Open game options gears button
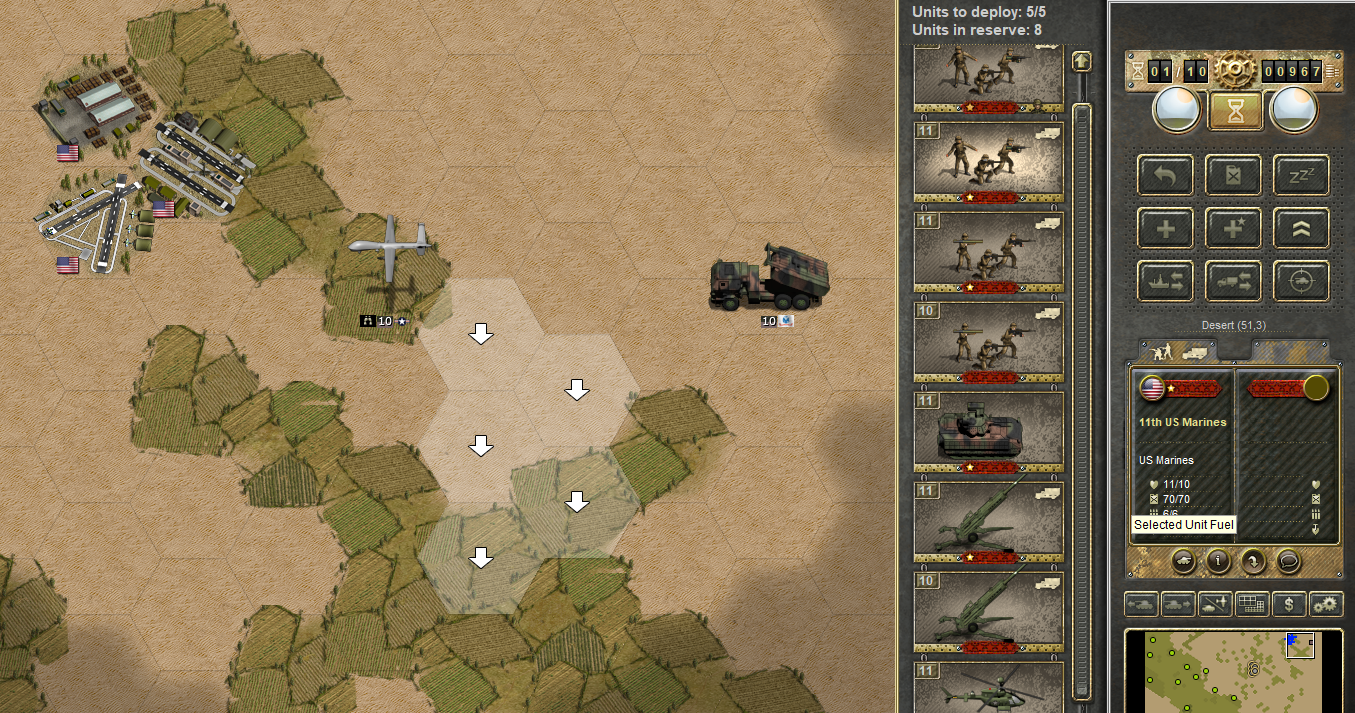The height and width of the screenshot is (713, 1355). [1326, 604]
